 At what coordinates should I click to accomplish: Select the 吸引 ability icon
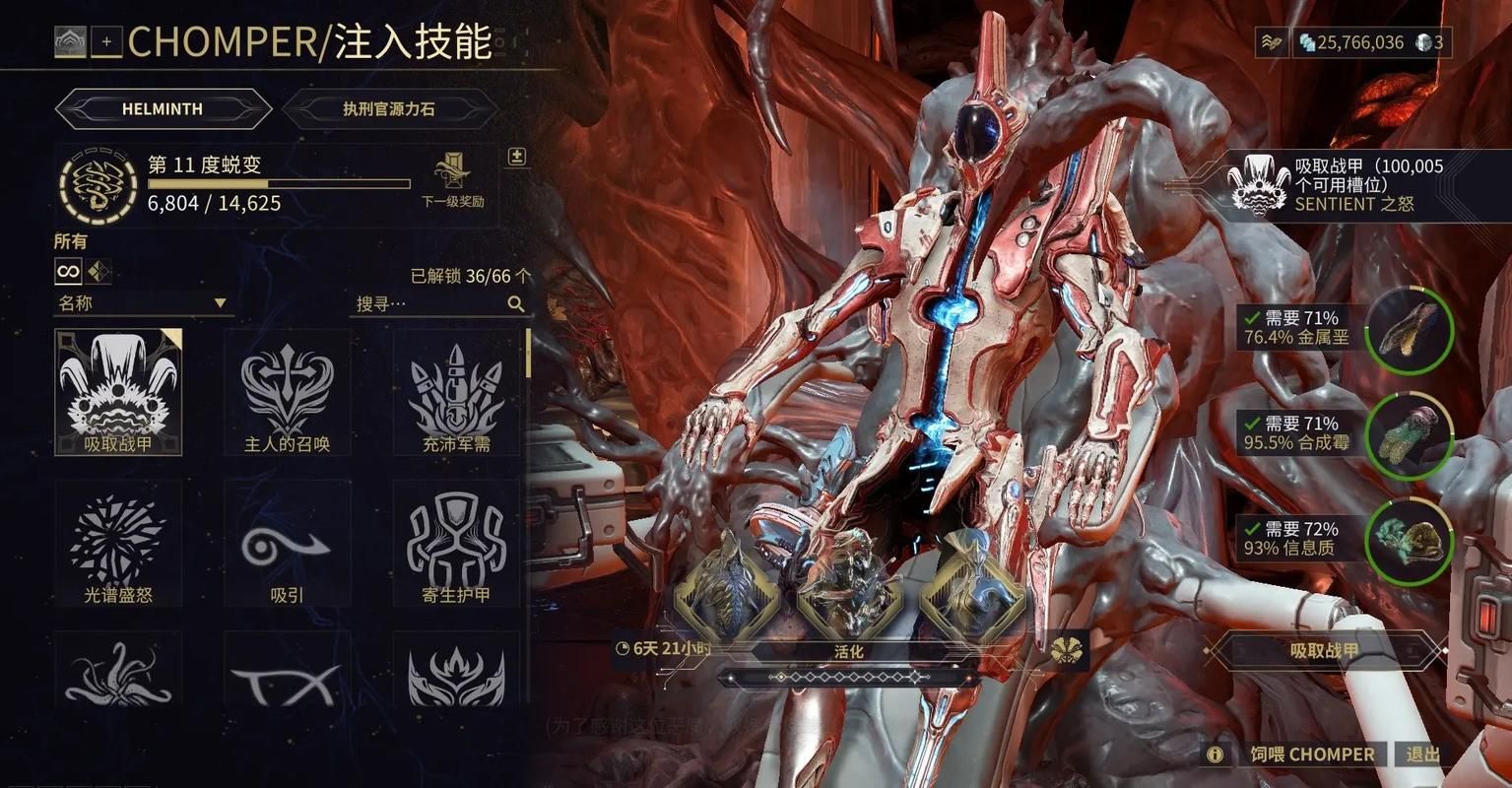pyautogui.click(x=287, y=544)
